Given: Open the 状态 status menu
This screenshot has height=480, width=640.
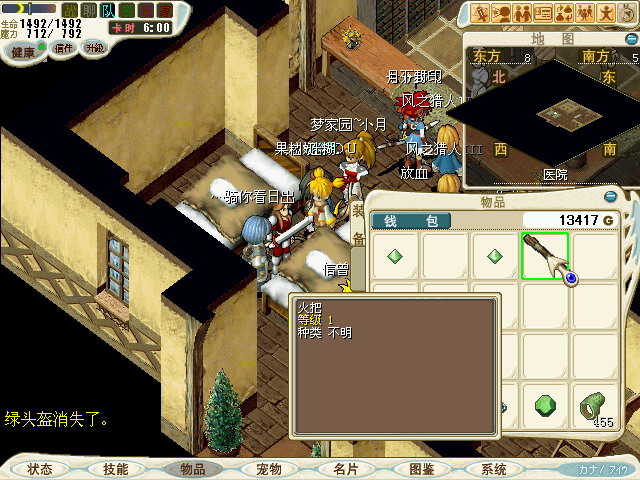Looking at the screenshot, I should [40, 468].
